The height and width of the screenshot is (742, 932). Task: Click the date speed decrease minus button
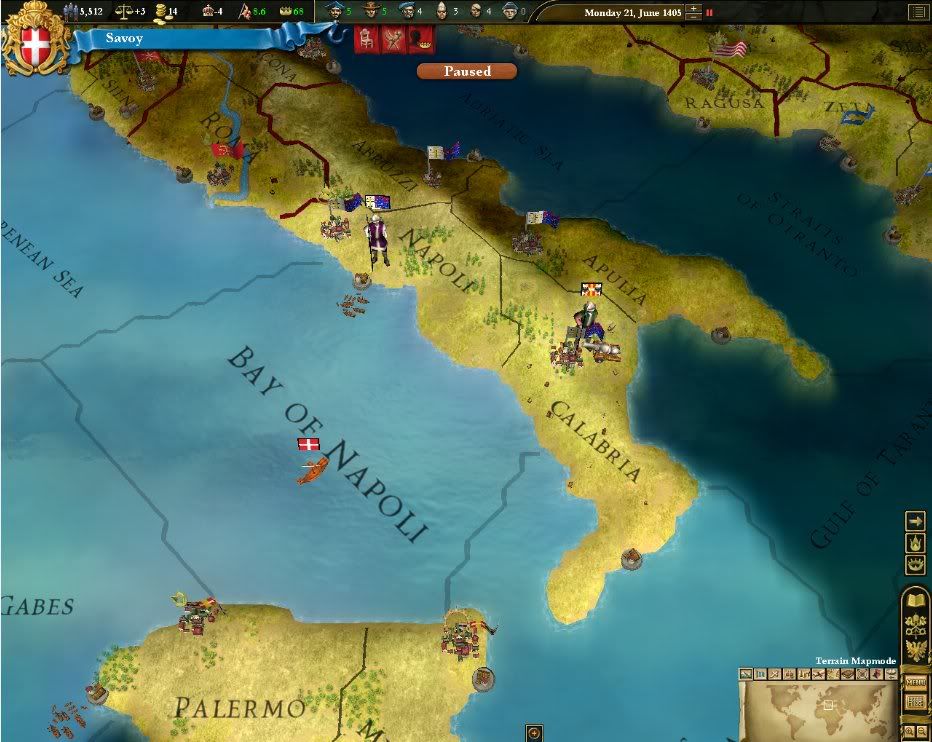(x=693, y=17)
